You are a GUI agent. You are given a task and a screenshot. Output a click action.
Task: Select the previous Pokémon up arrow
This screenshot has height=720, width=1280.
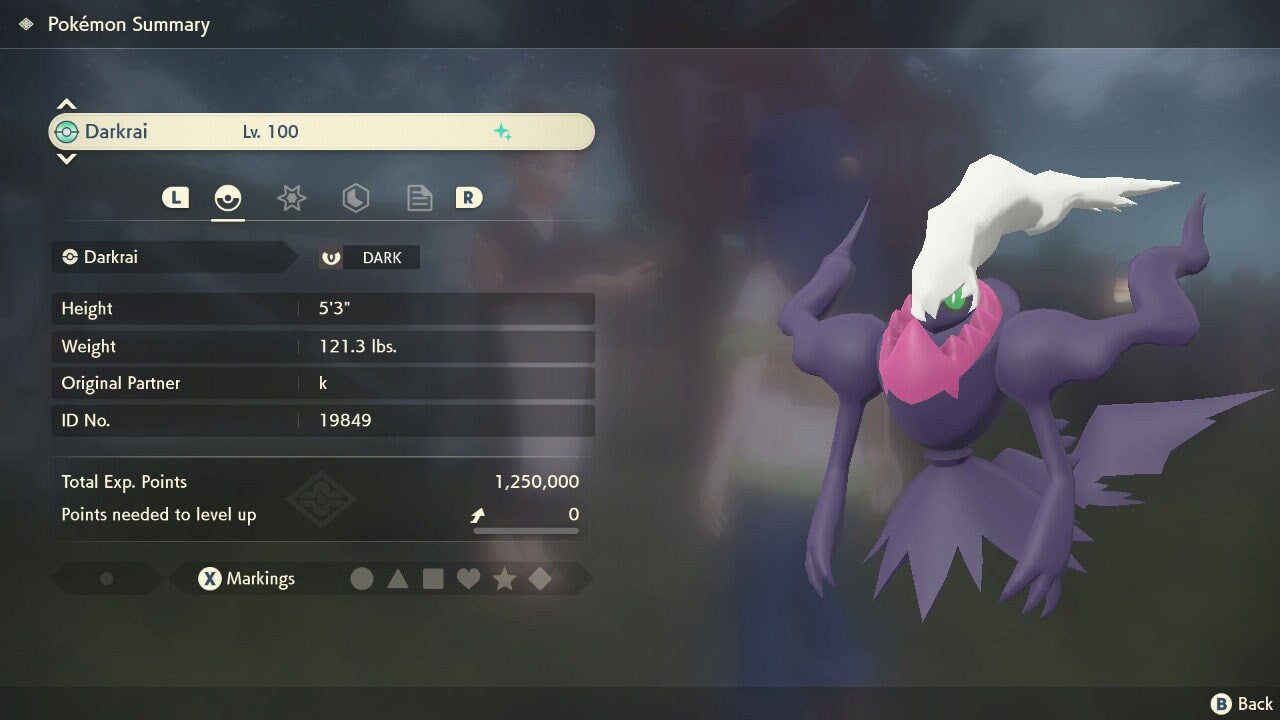(x=66, y=105)
